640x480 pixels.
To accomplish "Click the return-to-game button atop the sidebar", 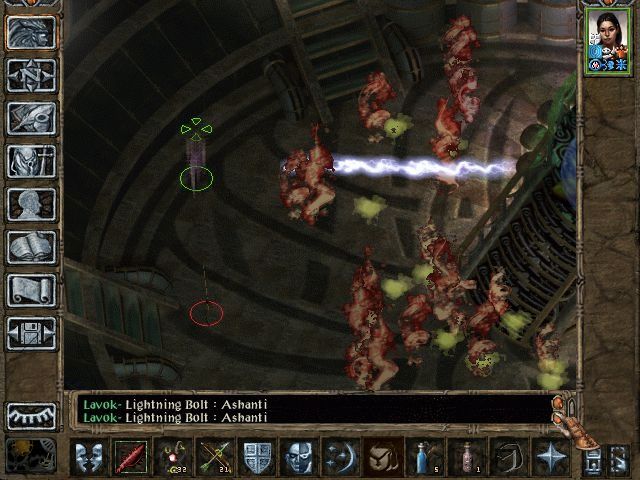I will pyautogui.click(x=32, y=32).
